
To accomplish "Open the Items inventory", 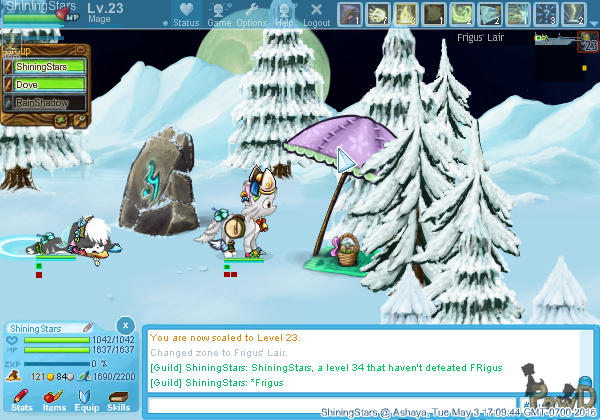I will pyautogui.click(x=54, y=399).
